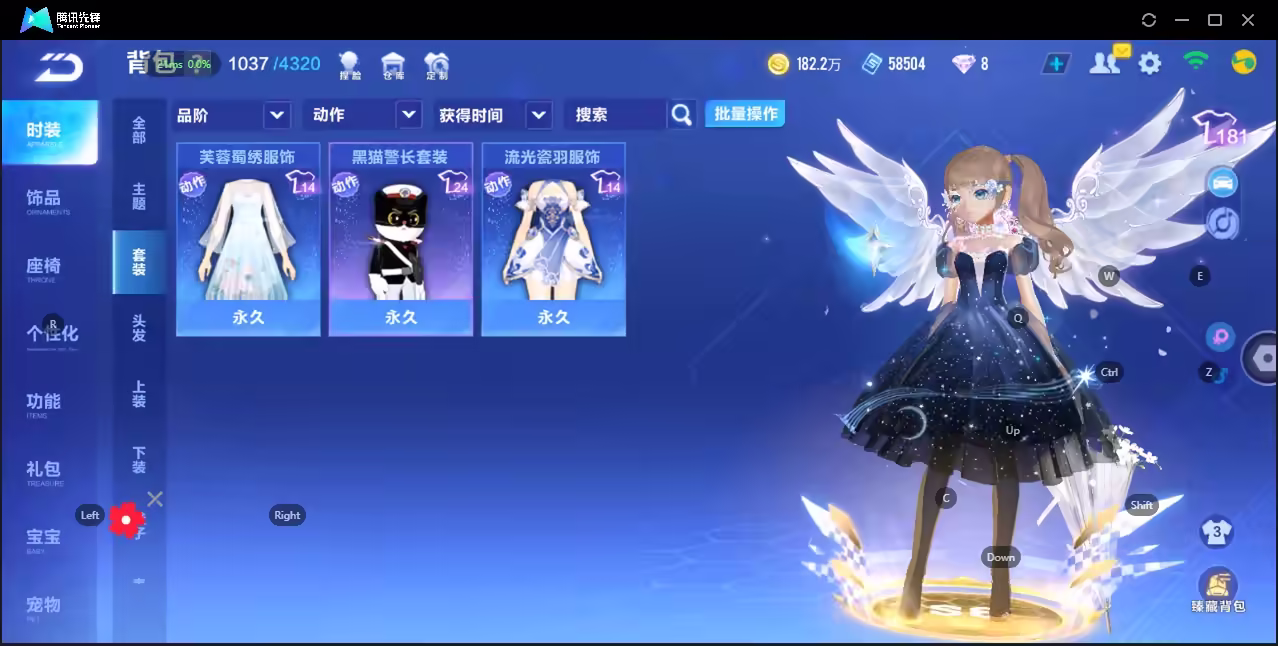
Task: Select the 头发 sub-tab
Action: coord(139,328)
